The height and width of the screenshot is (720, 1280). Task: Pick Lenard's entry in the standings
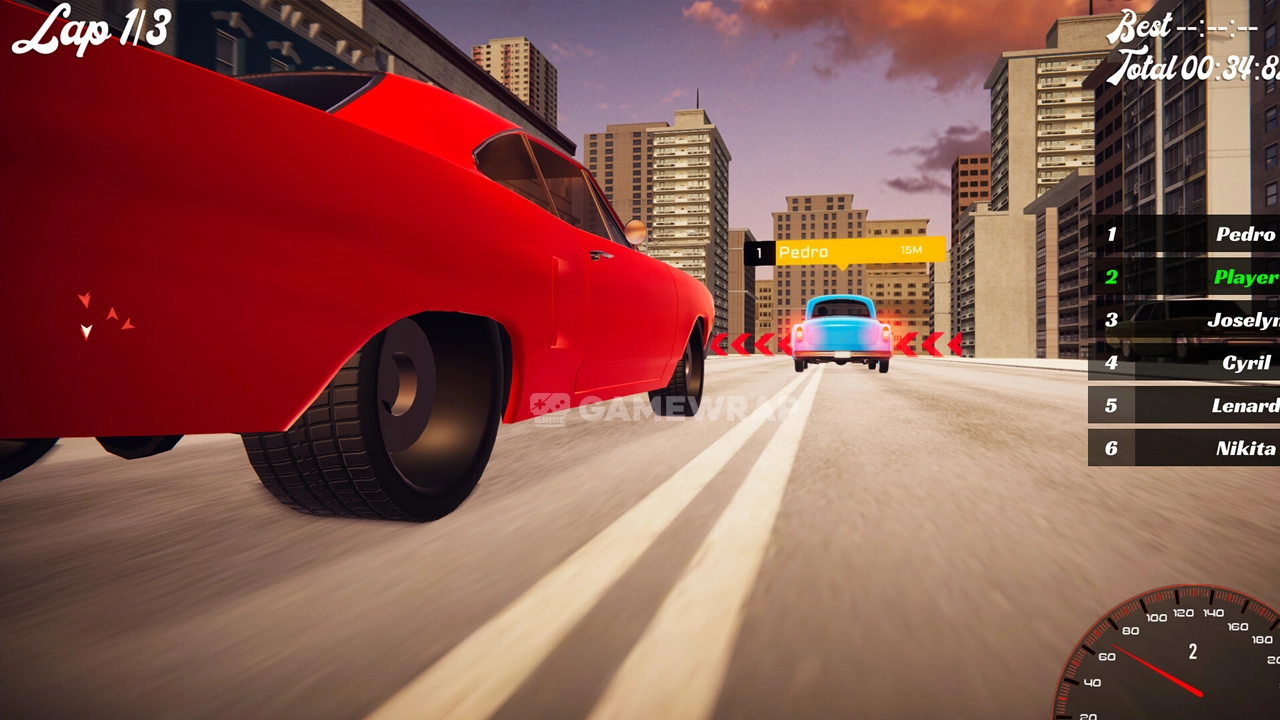(1185, 406)
